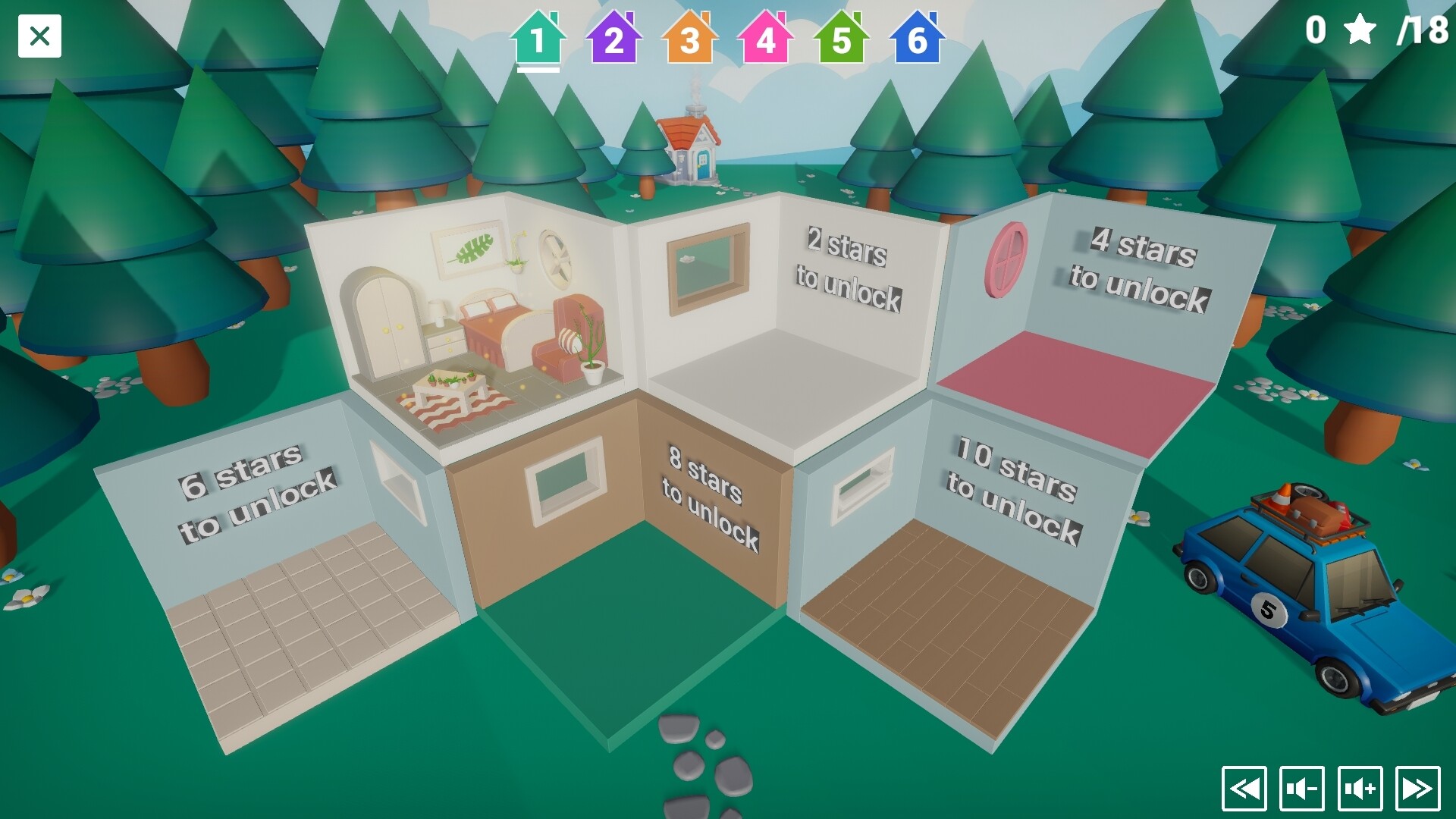Switch to house 1 tab
The height and width of the screenshot is (819, 1456).
tap(538, 38)
